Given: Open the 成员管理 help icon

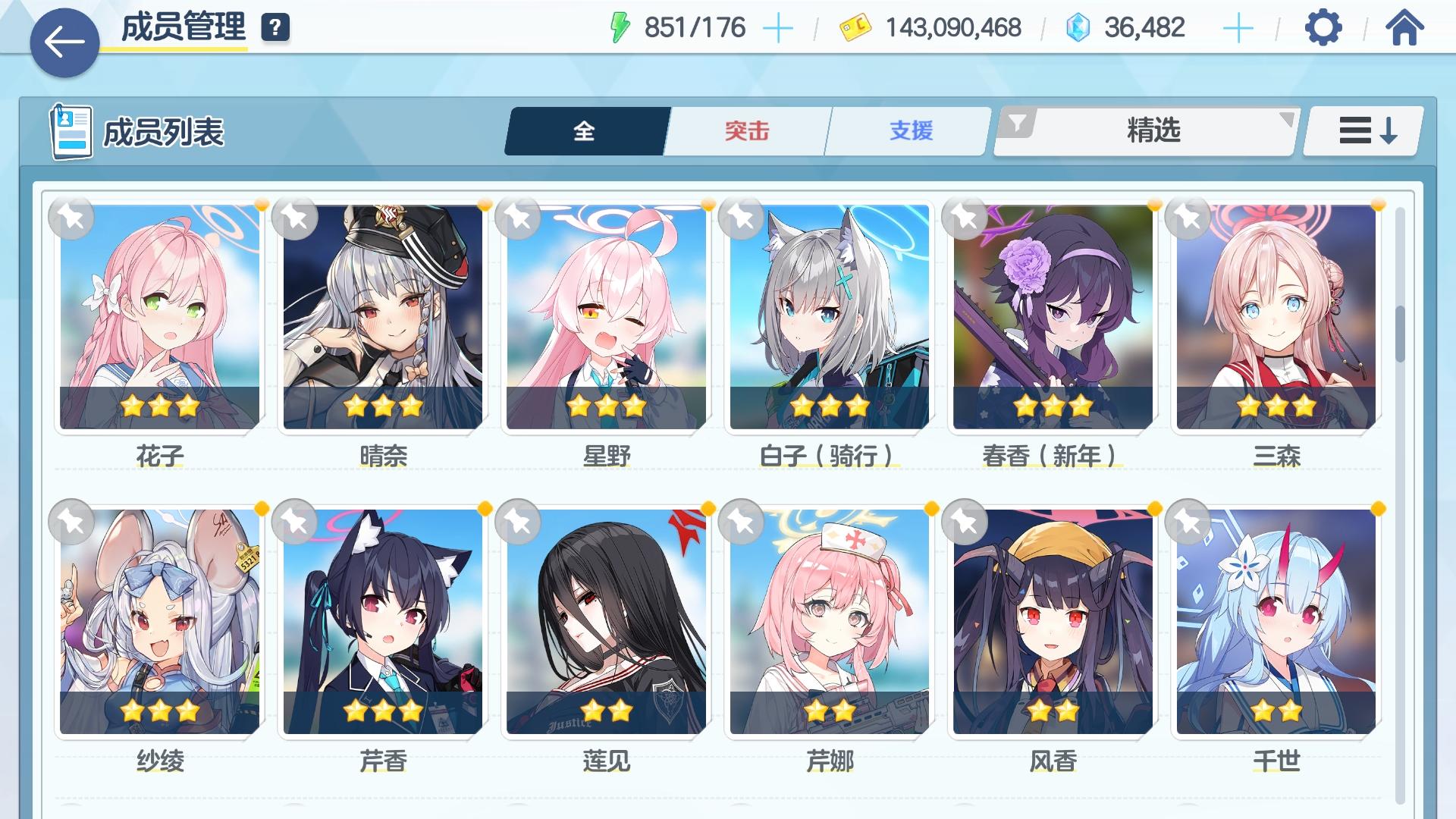Looking at the screenshot, I should [x=277, y=29].
